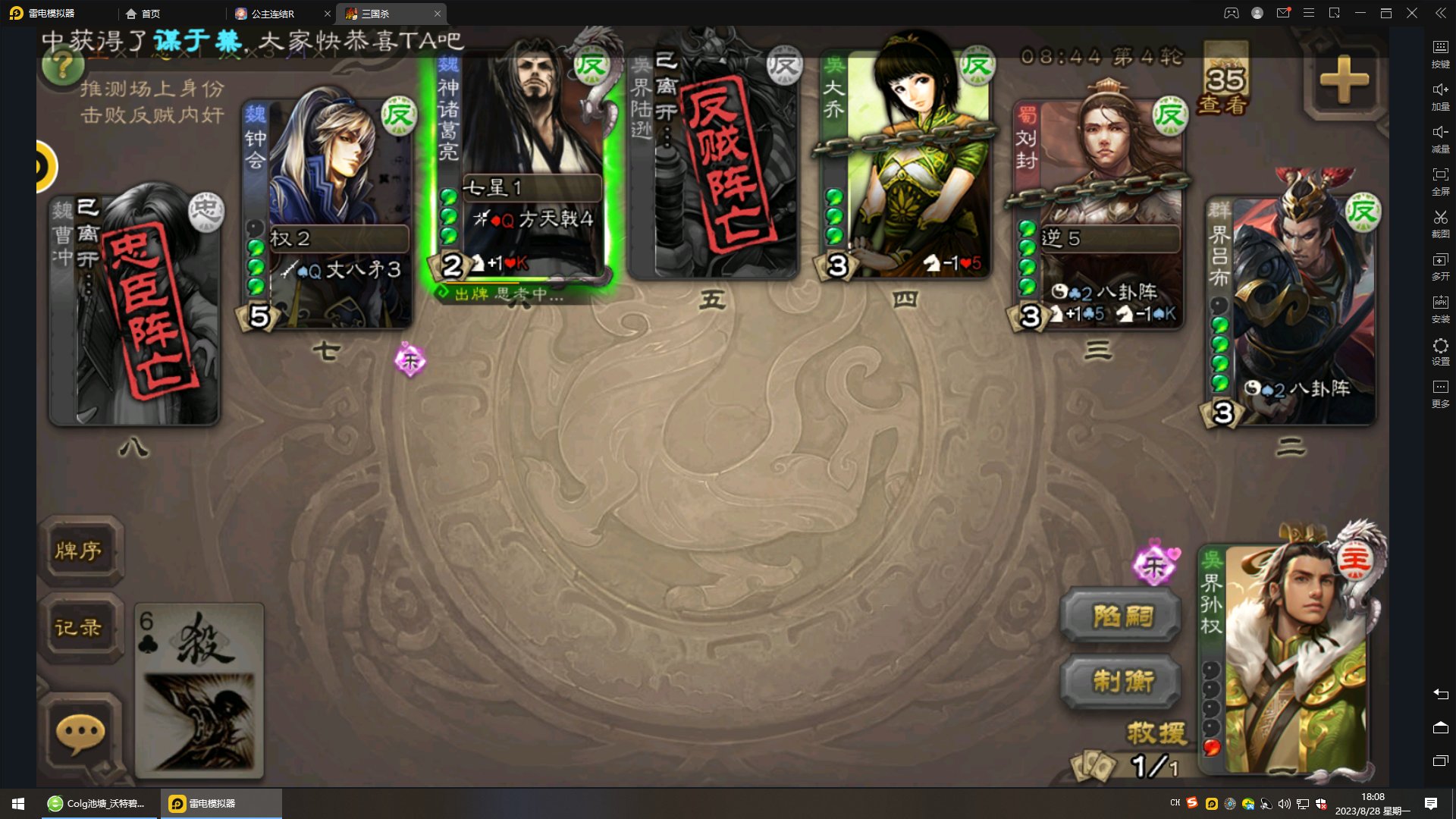Open the 多开 multi-instance manager icon
Screen dimensions: 1456x819
click(1440, 258)
